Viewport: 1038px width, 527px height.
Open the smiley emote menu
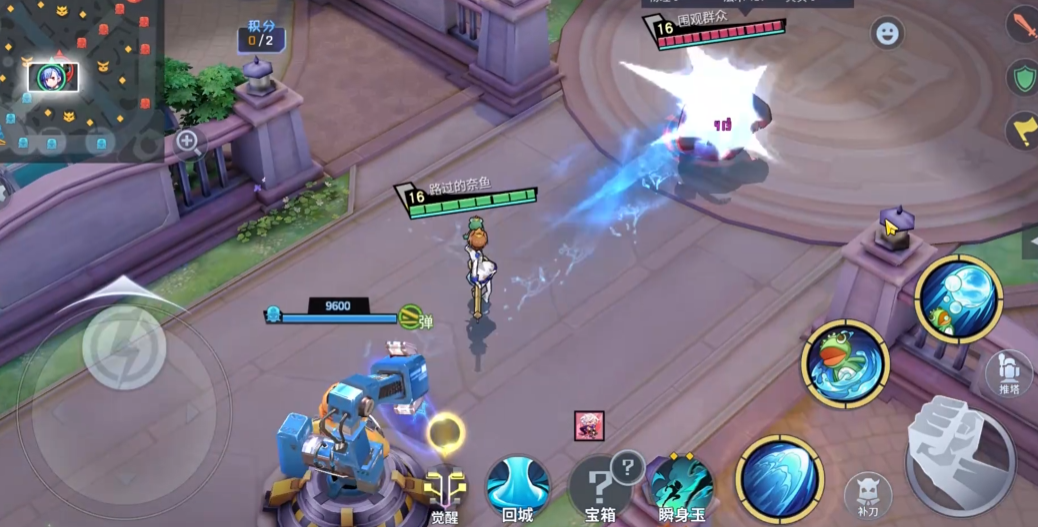click(886, 34)
